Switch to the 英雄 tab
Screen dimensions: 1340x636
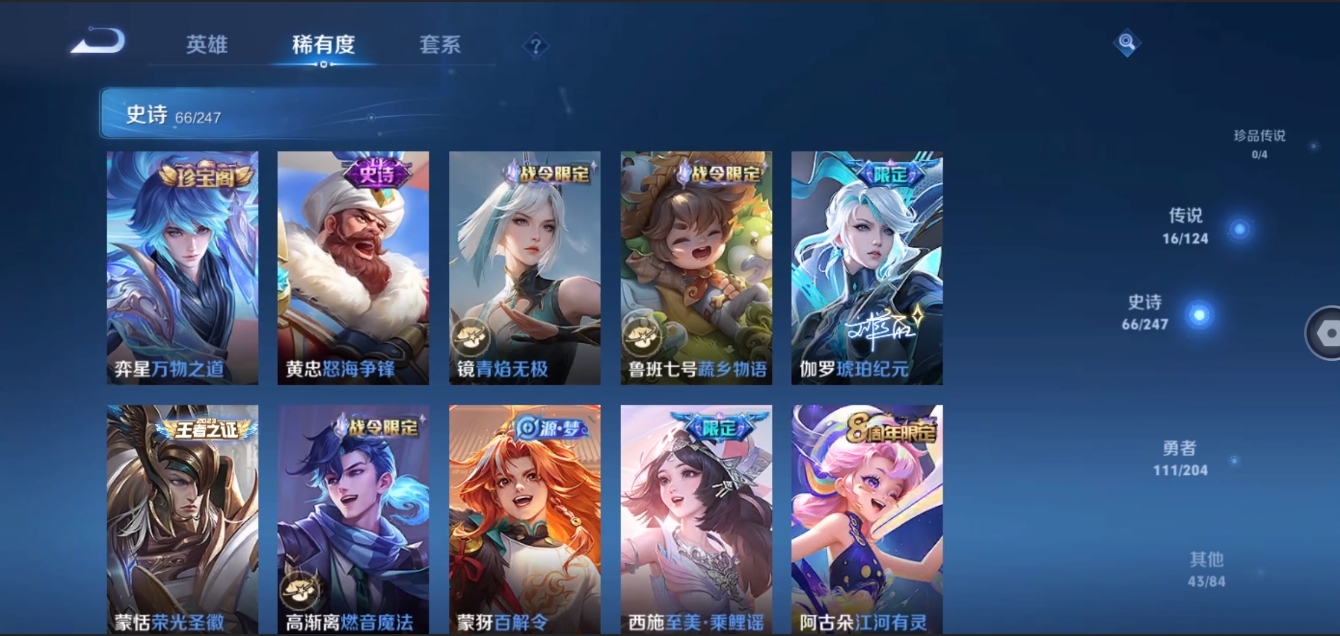click(x=207, y=45)
